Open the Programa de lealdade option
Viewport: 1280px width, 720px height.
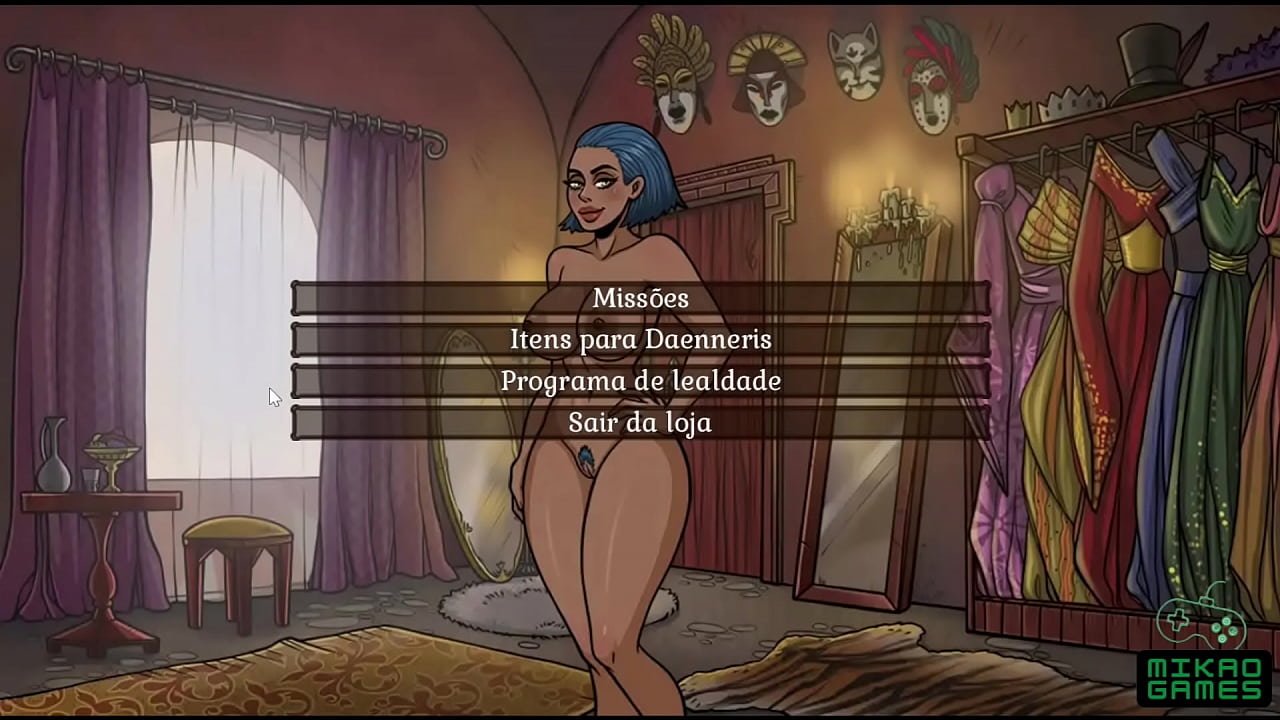pyautogui.click(x=640, y=381)
